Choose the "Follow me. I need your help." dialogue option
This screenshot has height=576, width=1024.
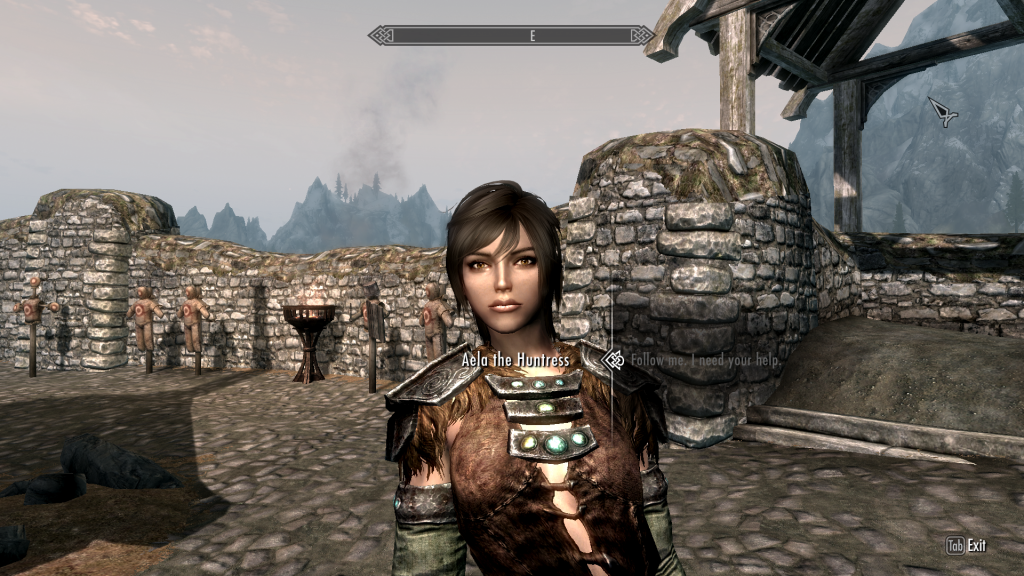698,360
